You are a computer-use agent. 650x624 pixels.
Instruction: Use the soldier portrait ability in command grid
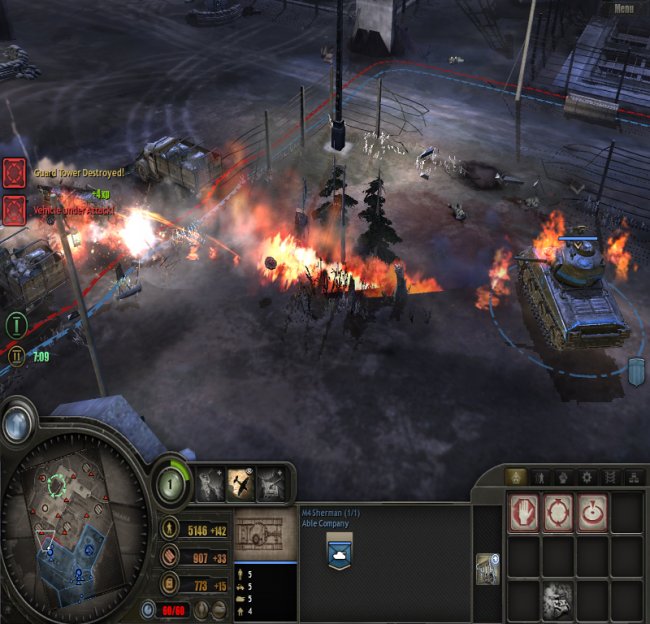coord(558,600)
